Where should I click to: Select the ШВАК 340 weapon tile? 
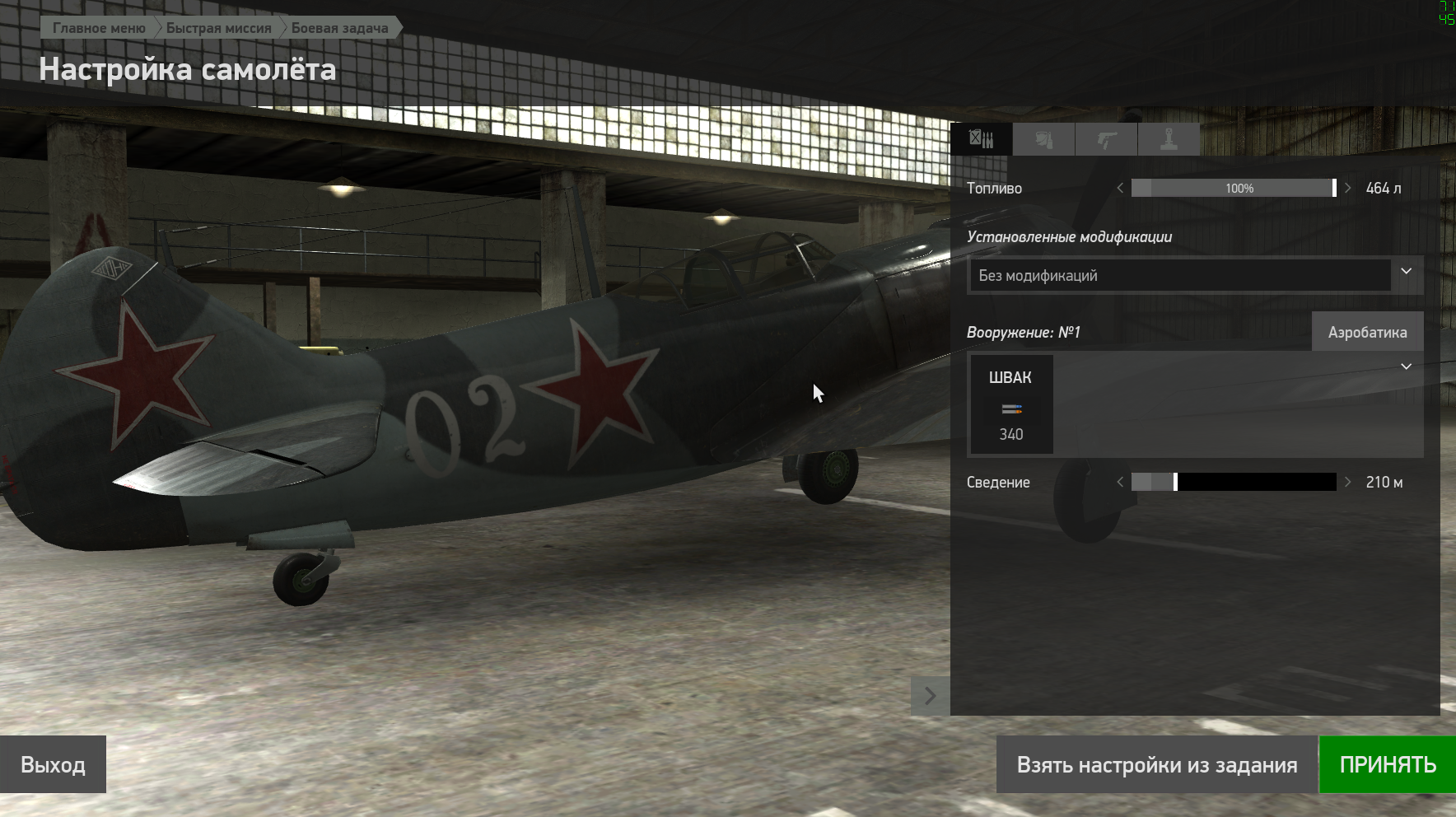[x=1011, y=404]
